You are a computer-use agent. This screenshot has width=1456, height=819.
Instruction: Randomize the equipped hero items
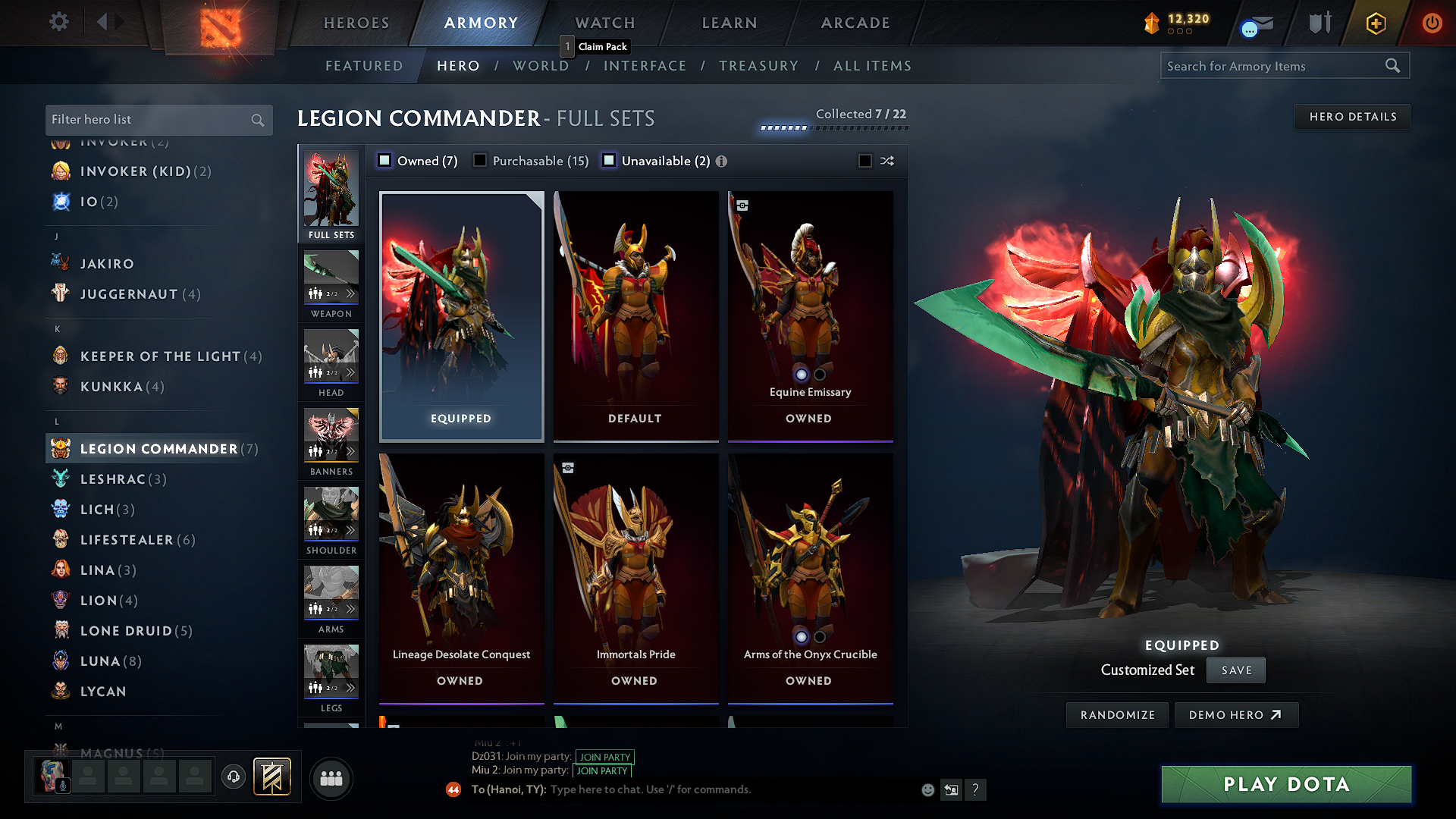coord(1117,715)
